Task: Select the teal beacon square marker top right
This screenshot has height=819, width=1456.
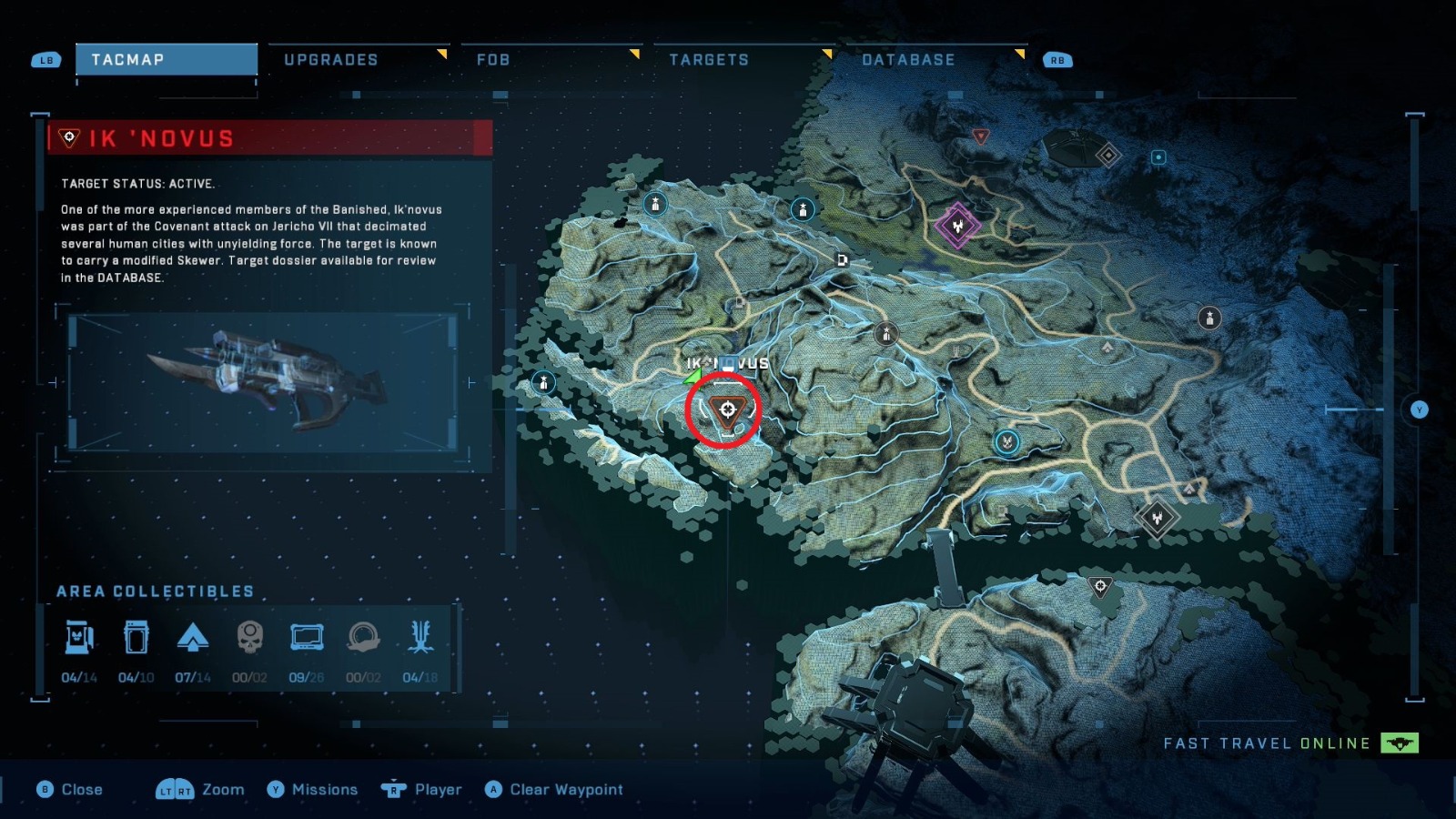Action: pos(1158,155)
